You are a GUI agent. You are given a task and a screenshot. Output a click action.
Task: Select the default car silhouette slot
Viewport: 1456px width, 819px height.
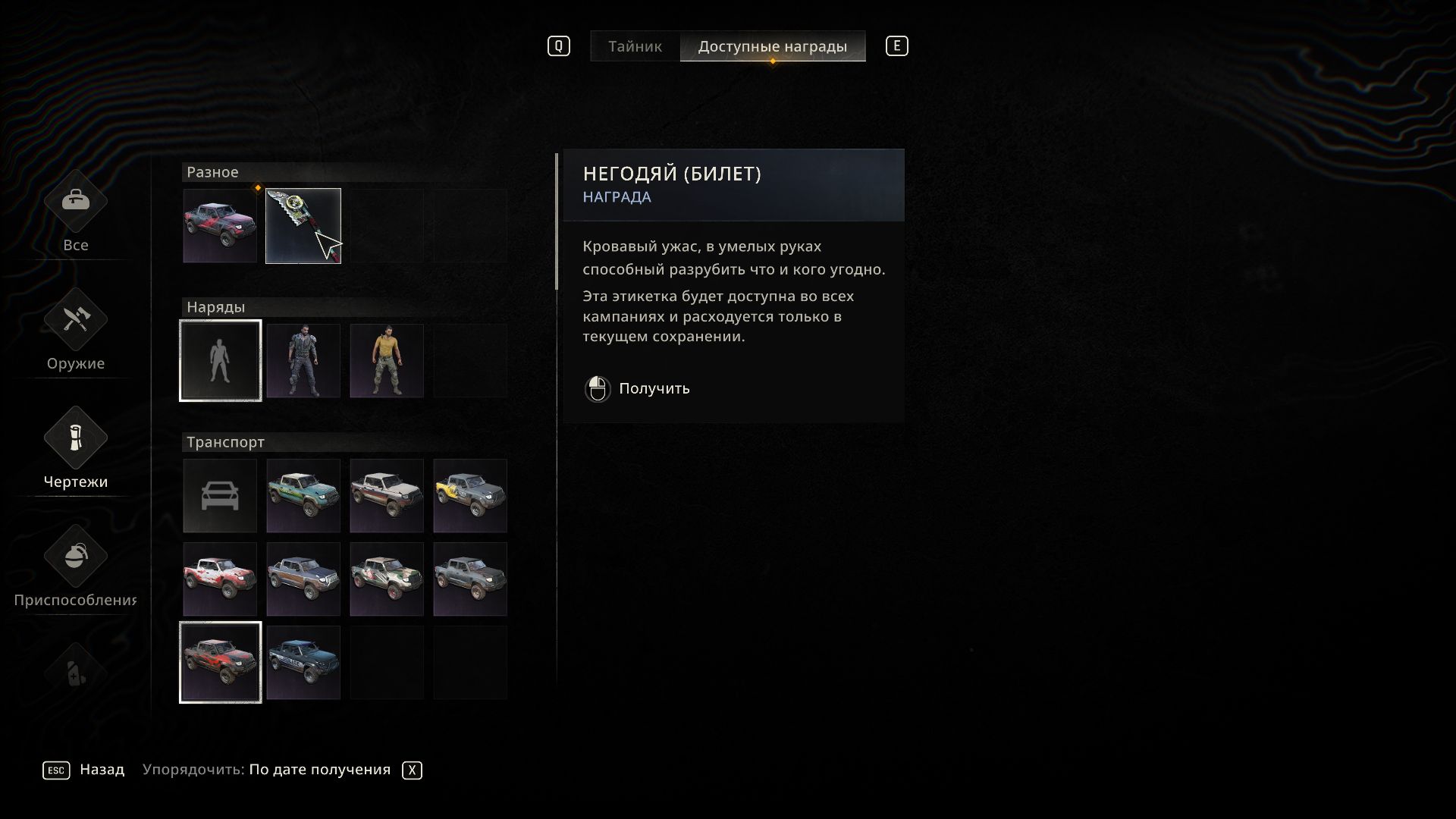click(220, 496)
